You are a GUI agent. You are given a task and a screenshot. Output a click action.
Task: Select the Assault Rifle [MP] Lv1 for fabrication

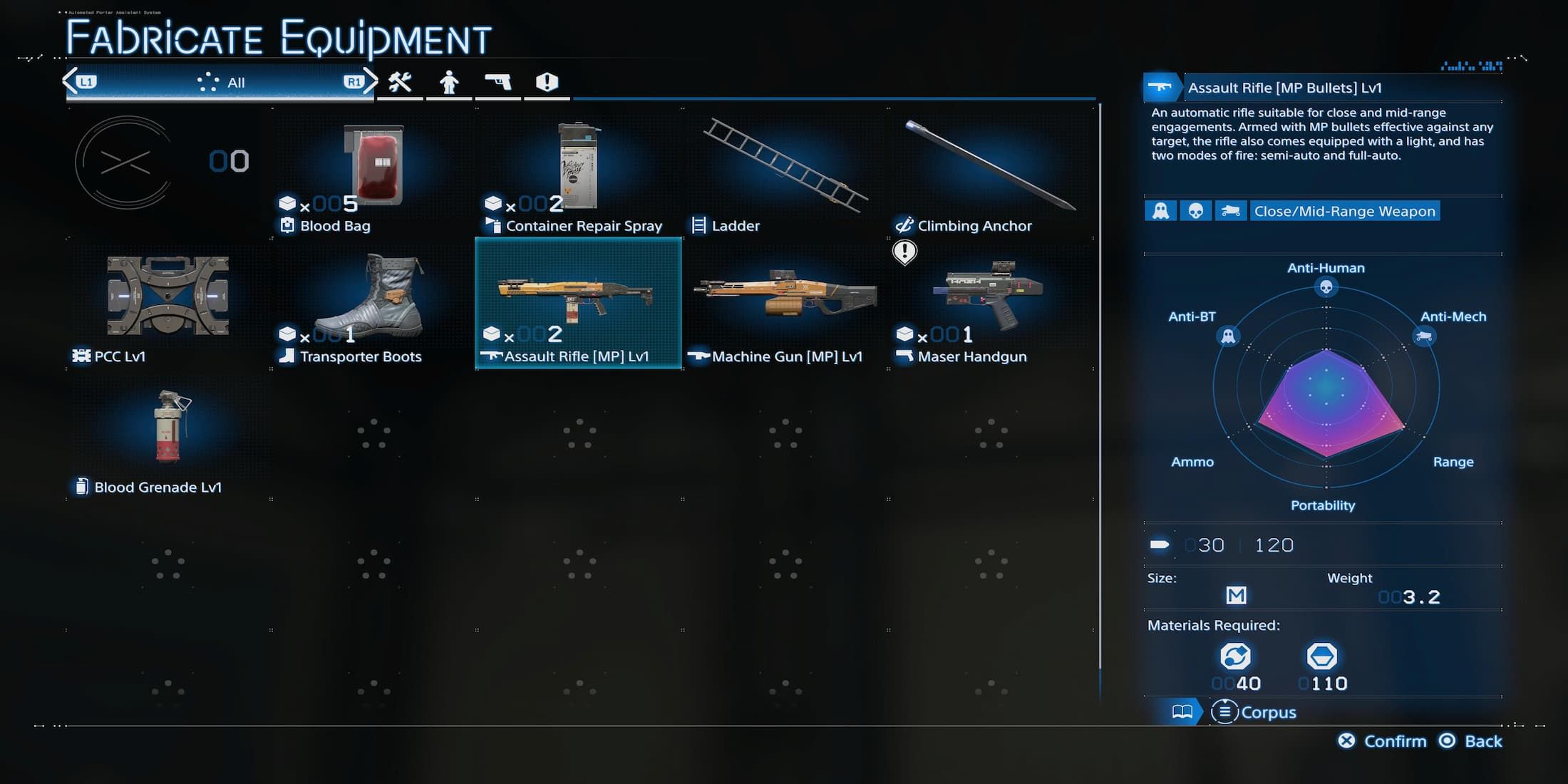coord(577,303)
